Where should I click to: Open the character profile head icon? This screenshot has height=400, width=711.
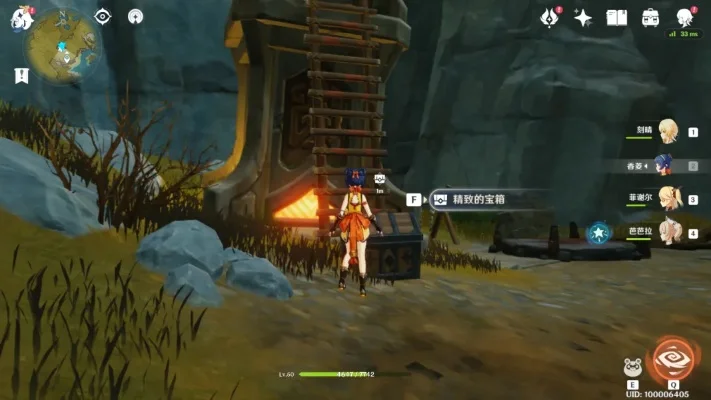tap(686, 17)
